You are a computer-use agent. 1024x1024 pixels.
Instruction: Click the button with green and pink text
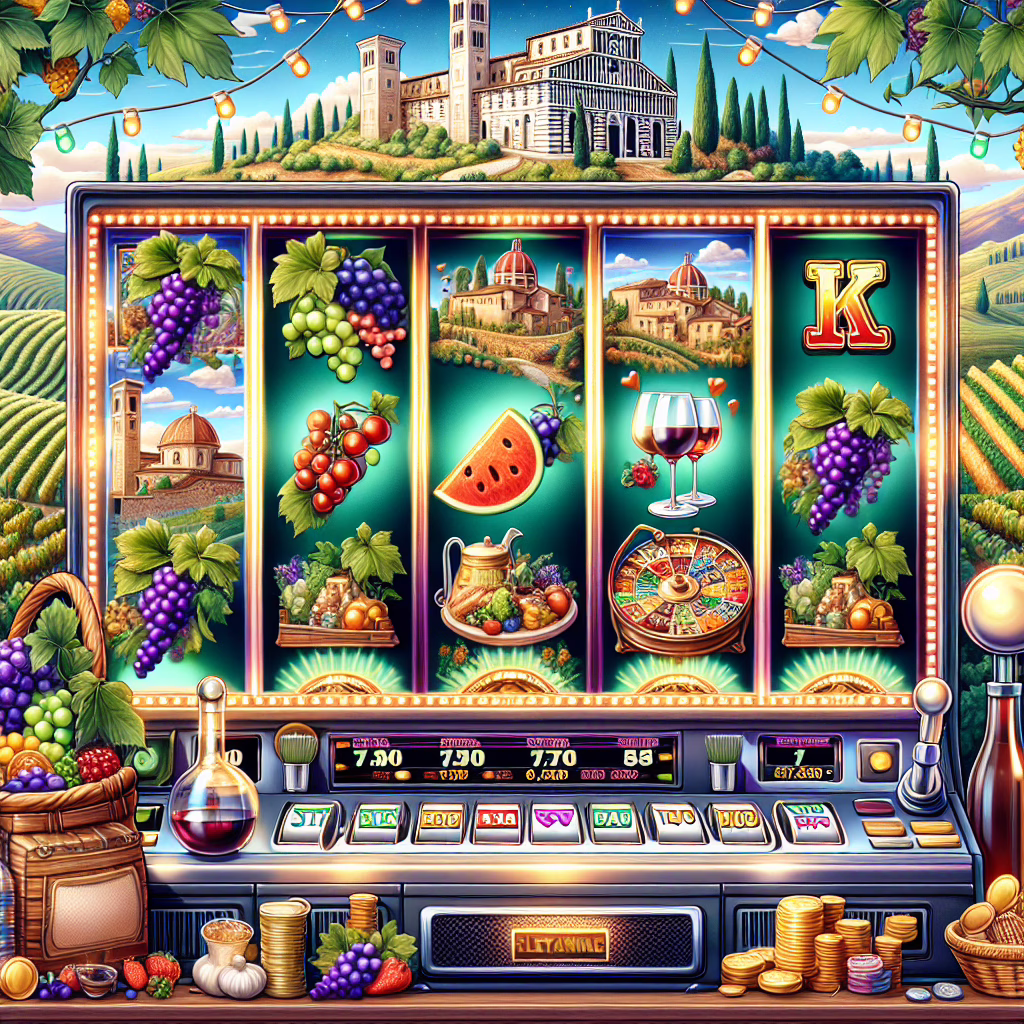808,821
